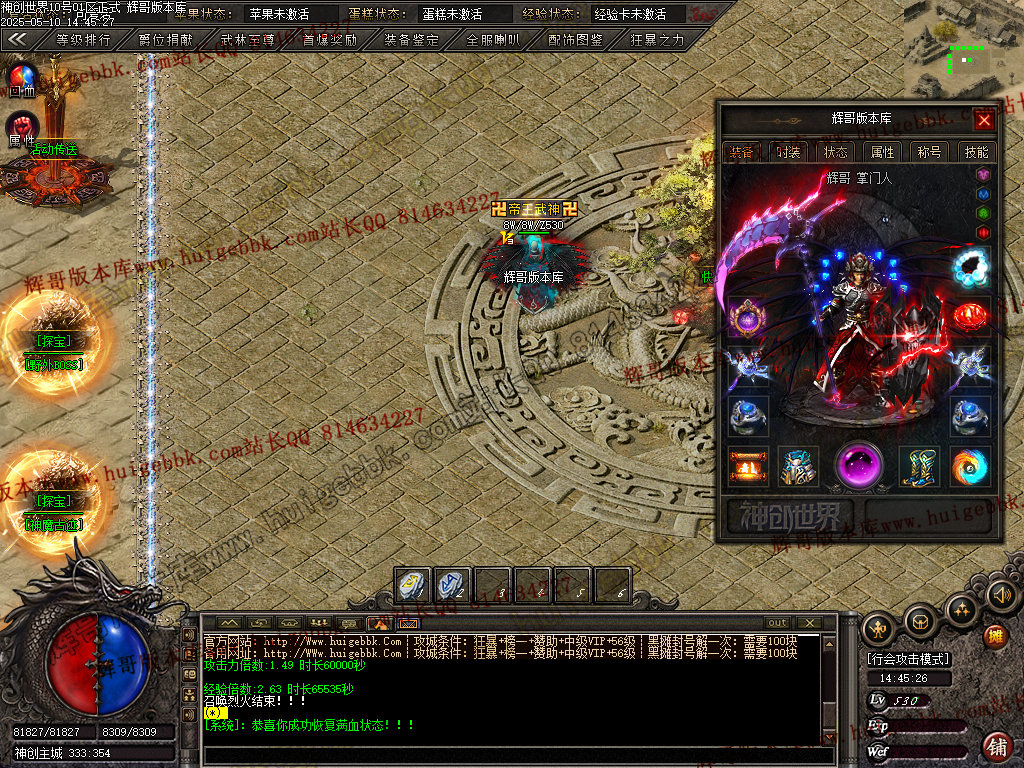Click the minimap

point(963,48)
